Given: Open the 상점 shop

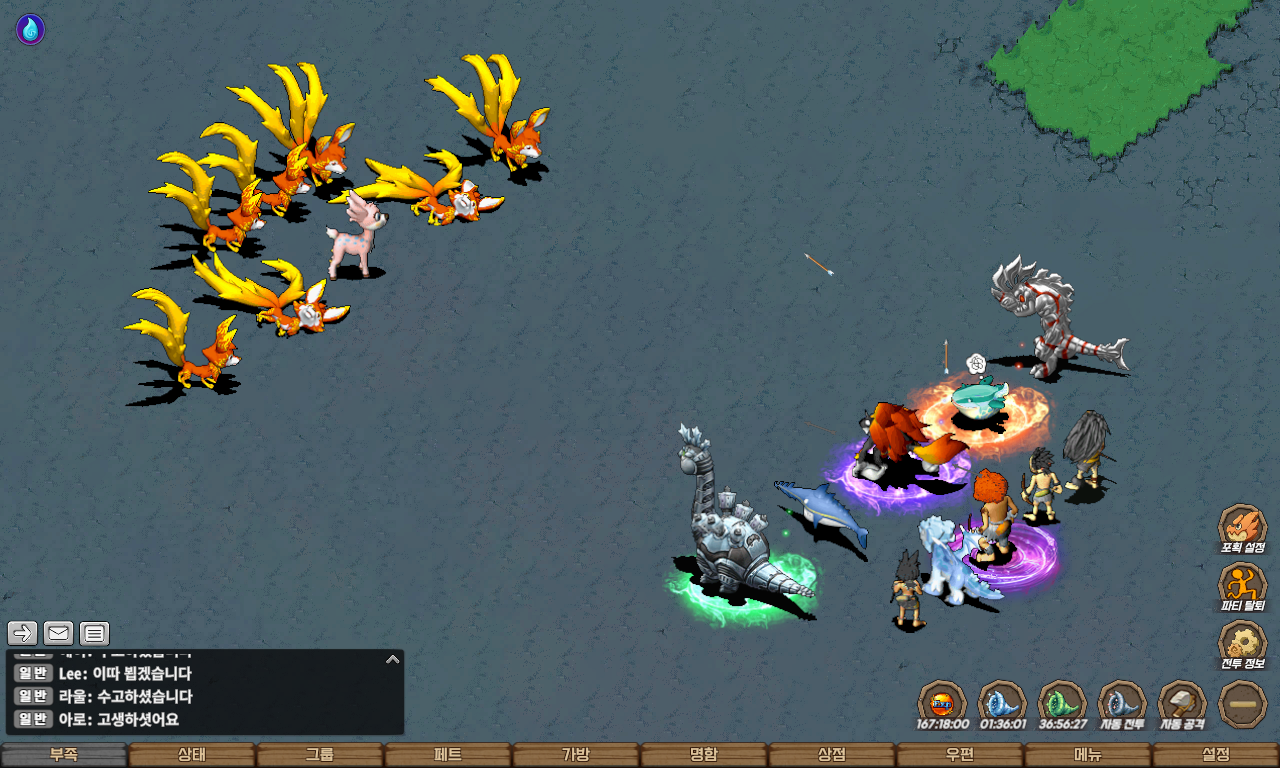Looking at the screenshot, I should [x=832, y=755].
